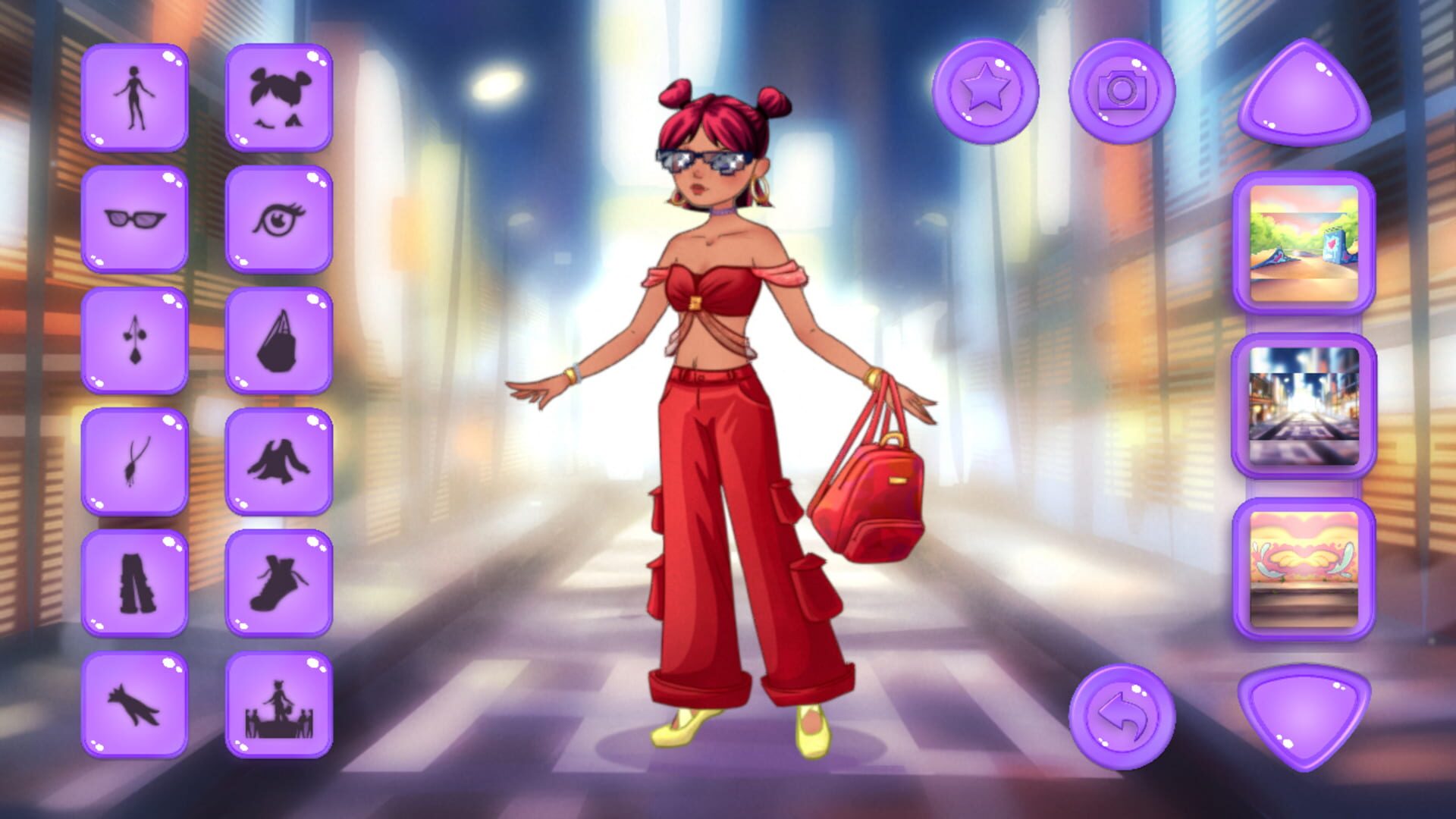Select the body pose category icon
This screenshot has height=819, width=1456.
pyautogui.click(x=135, y=97)
